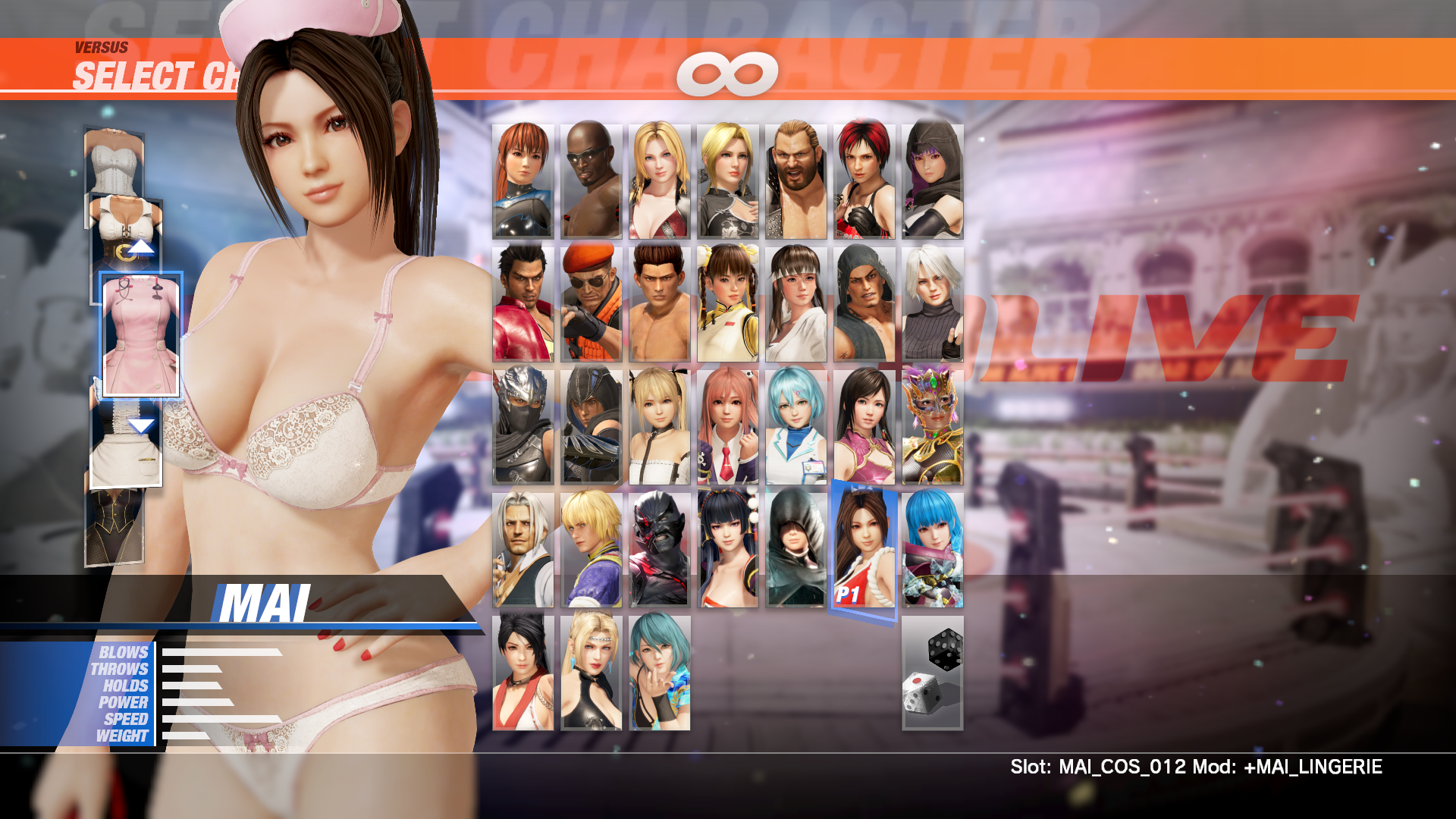
Task: Choose the luchadora with the gold butterfly mask
Action: tap(932, 426)
